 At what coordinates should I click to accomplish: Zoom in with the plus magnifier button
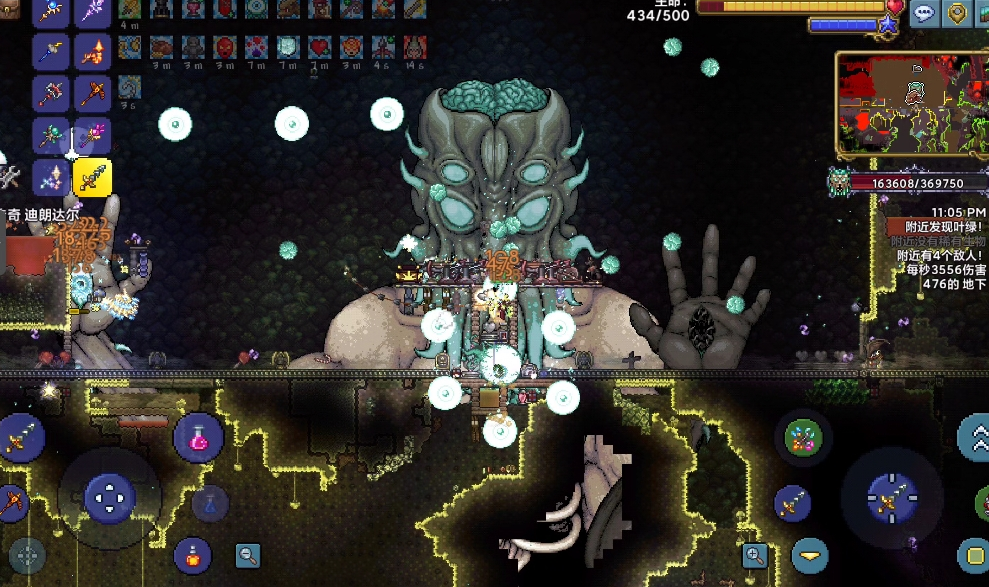click(x=755, y=555)
